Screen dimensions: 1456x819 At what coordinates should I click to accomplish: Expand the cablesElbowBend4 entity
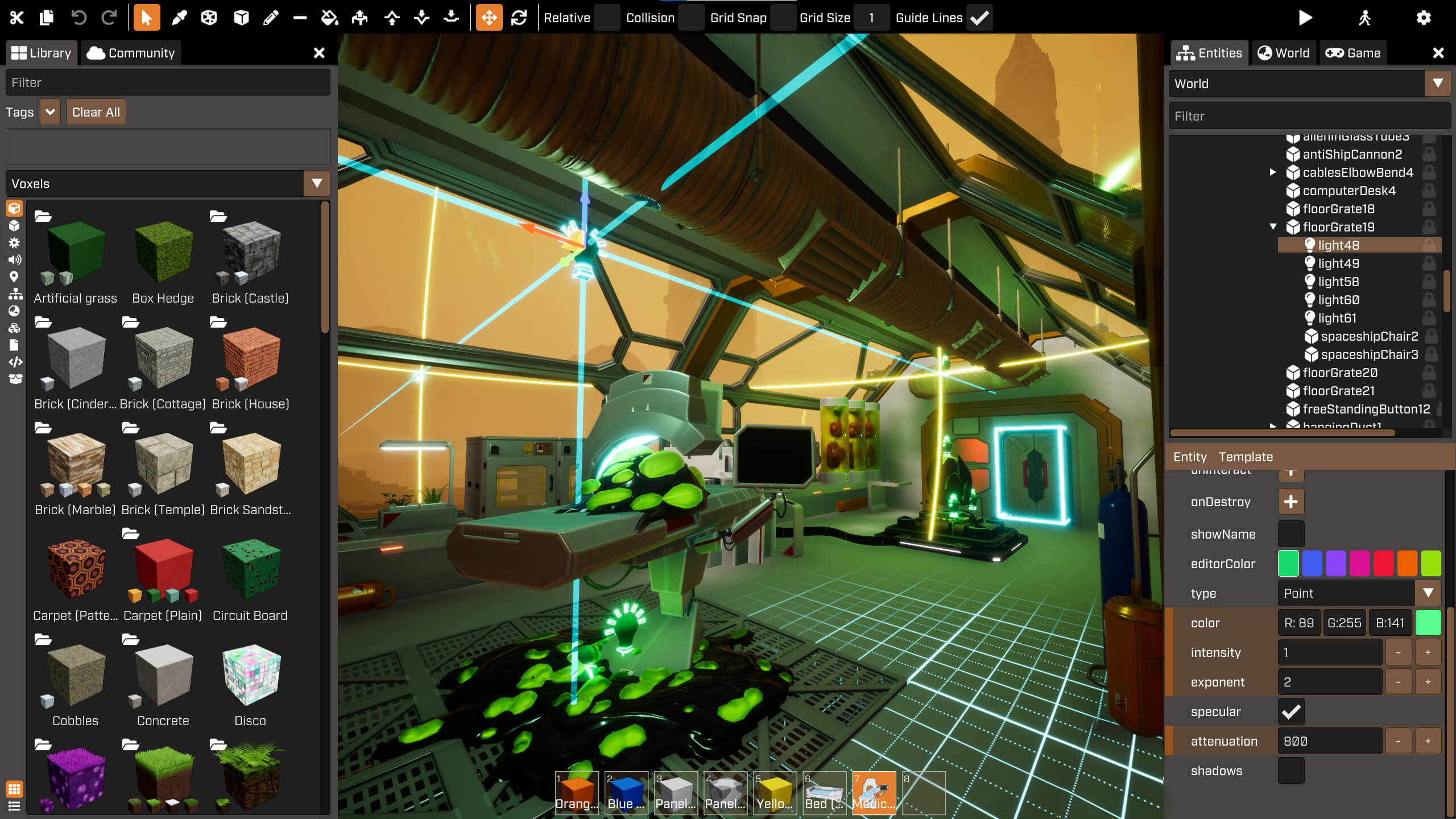pos(1273,172)
